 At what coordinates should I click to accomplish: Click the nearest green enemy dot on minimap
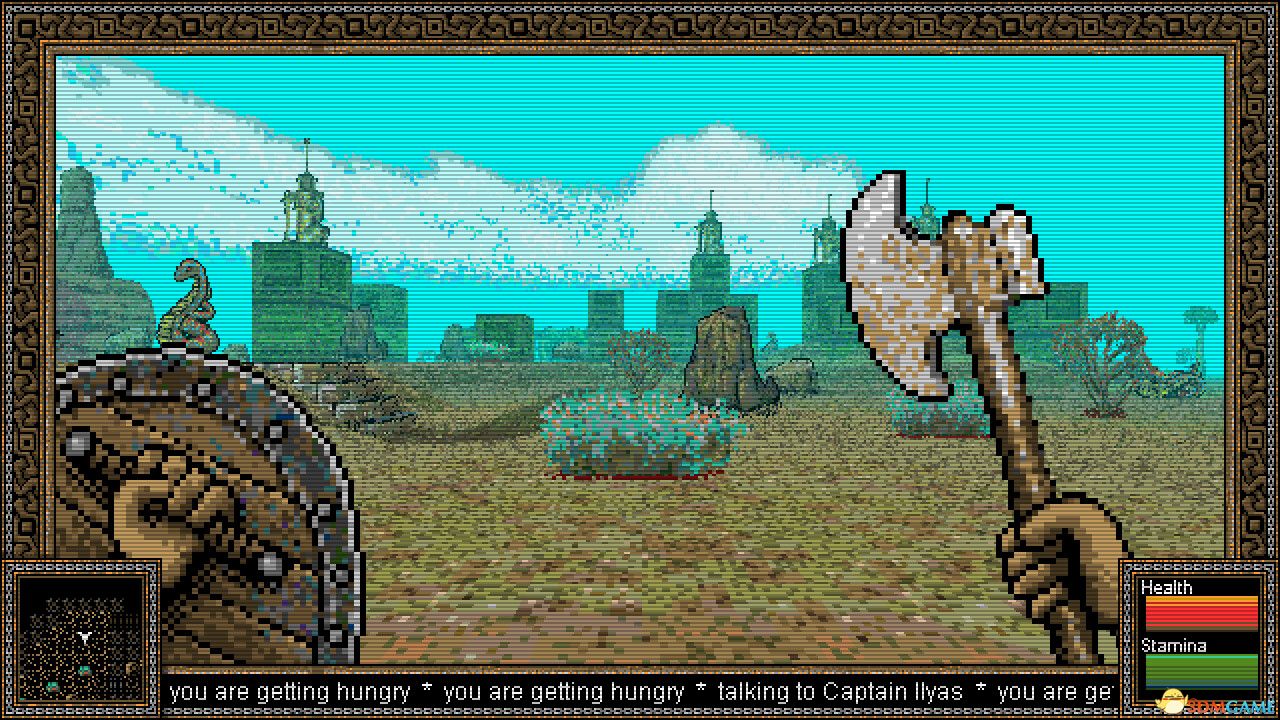[86, 671]
